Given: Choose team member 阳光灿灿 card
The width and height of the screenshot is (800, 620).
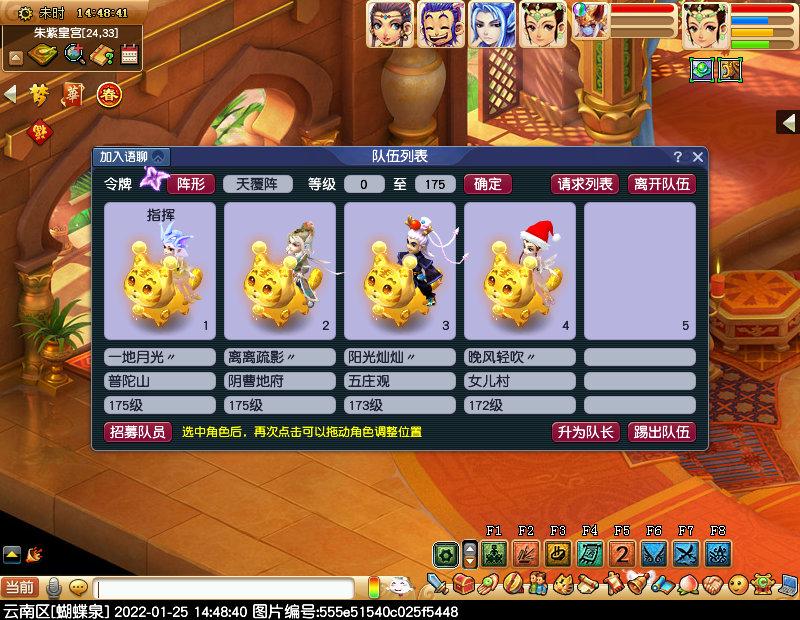Looking at the screenshot, I should point(400,270).
